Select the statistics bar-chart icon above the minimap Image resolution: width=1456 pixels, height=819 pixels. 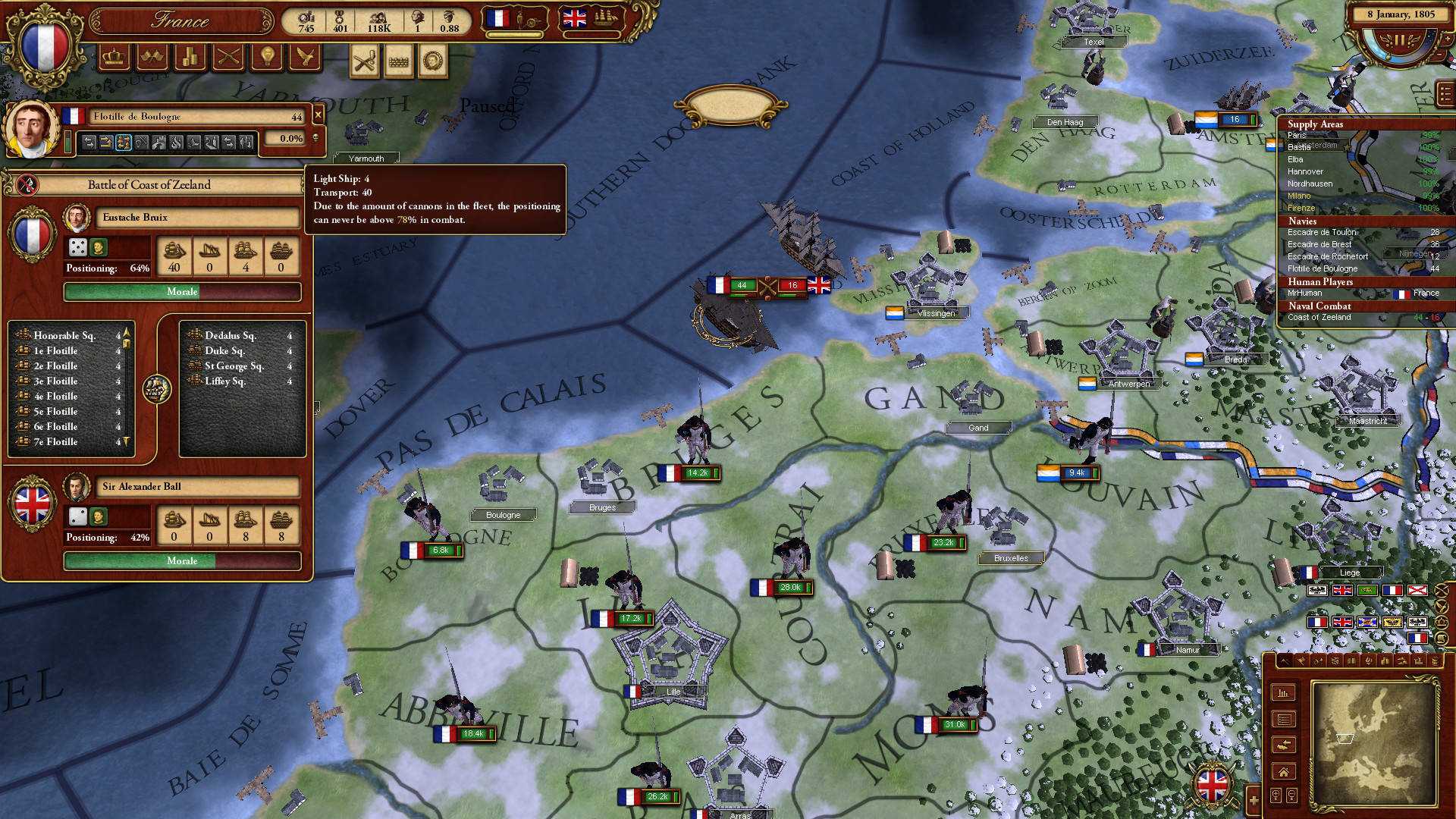[x=1283, y=694]
